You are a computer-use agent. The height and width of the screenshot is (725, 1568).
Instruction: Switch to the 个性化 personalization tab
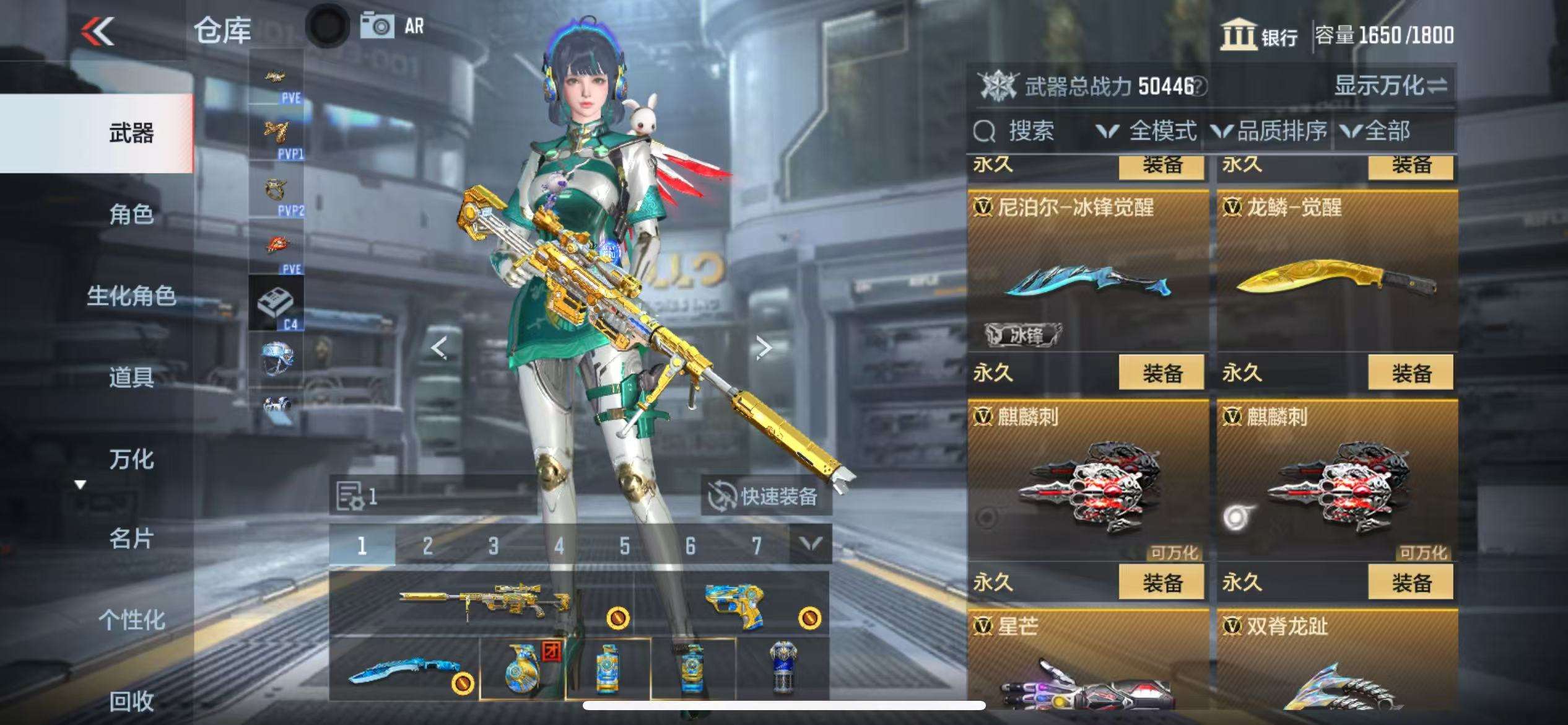tap(131, 620)
